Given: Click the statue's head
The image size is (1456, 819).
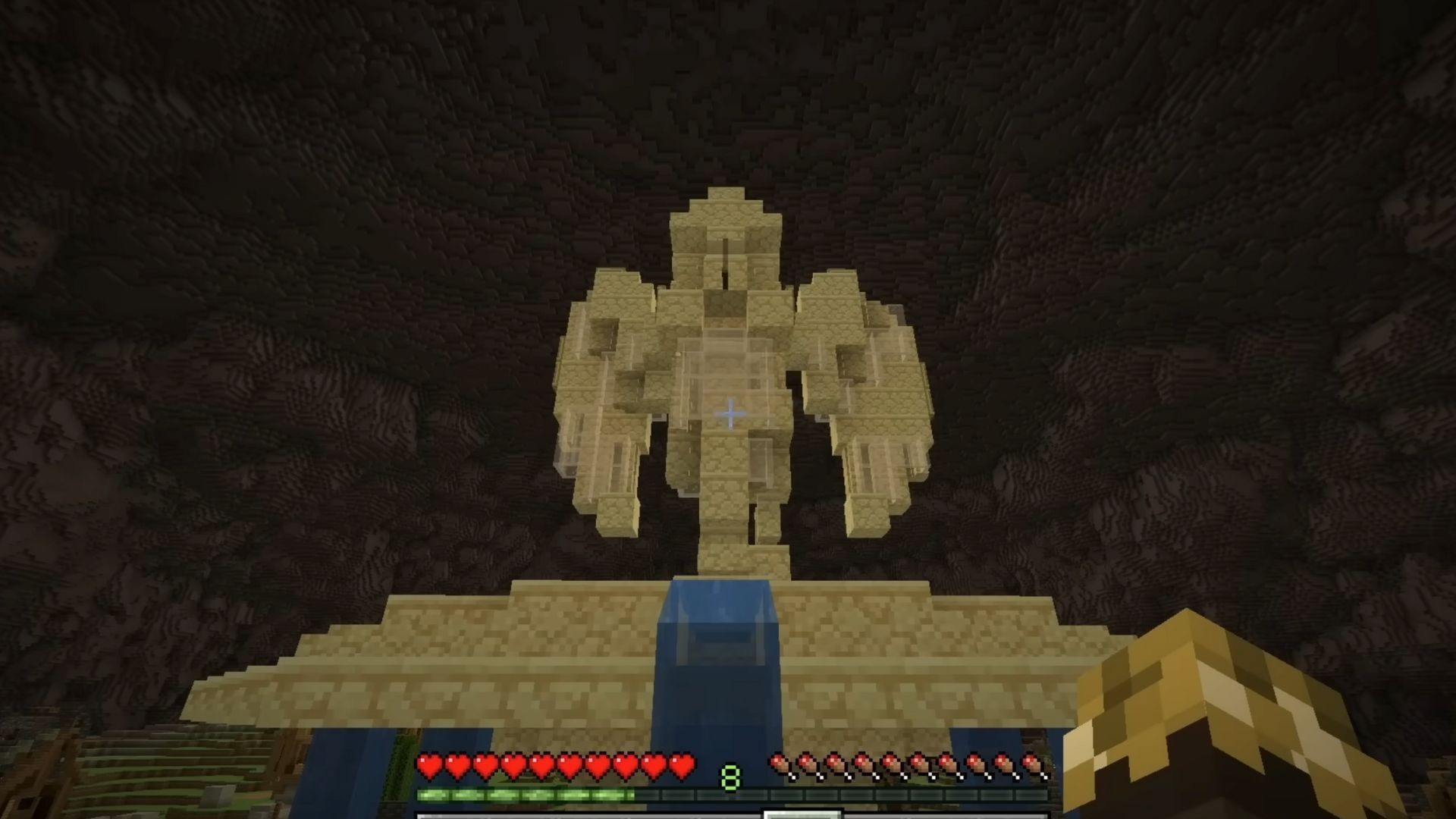Looking at the screenshot, I should (x=726, y=227).
